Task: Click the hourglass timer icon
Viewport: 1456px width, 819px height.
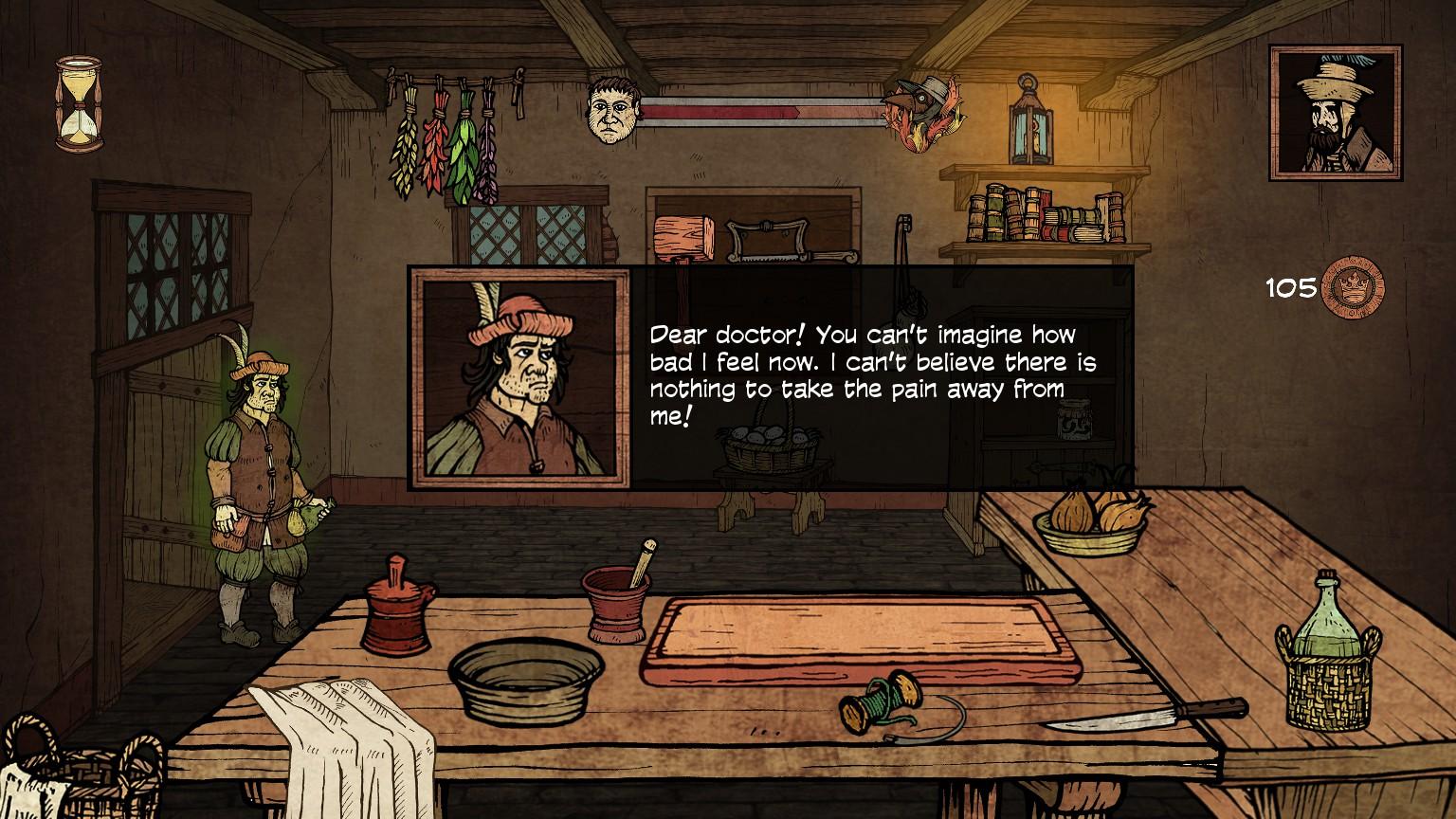Action: [79, 103]
